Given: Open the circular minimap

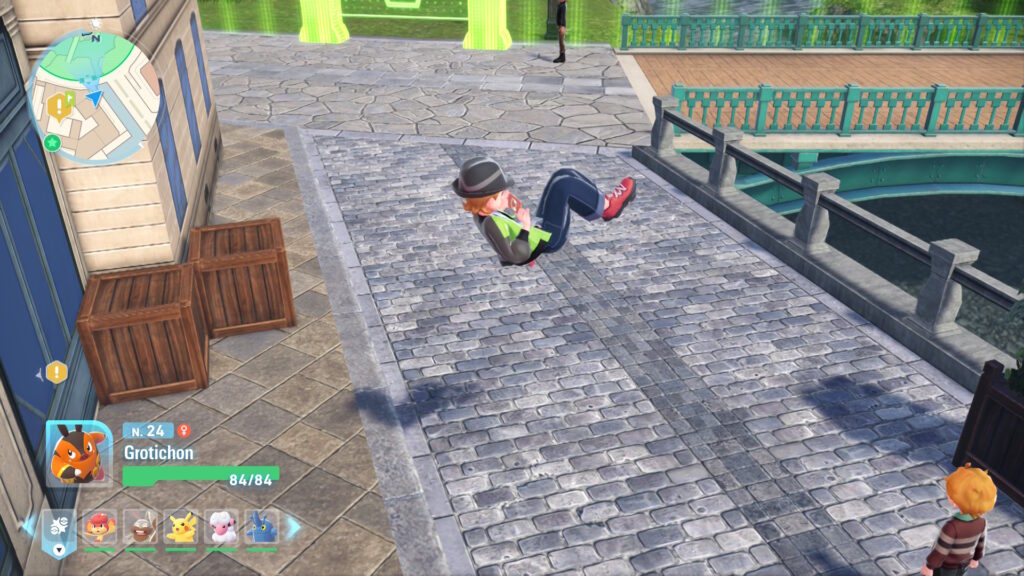Looking at the screenshot, I should click(93, 95).
